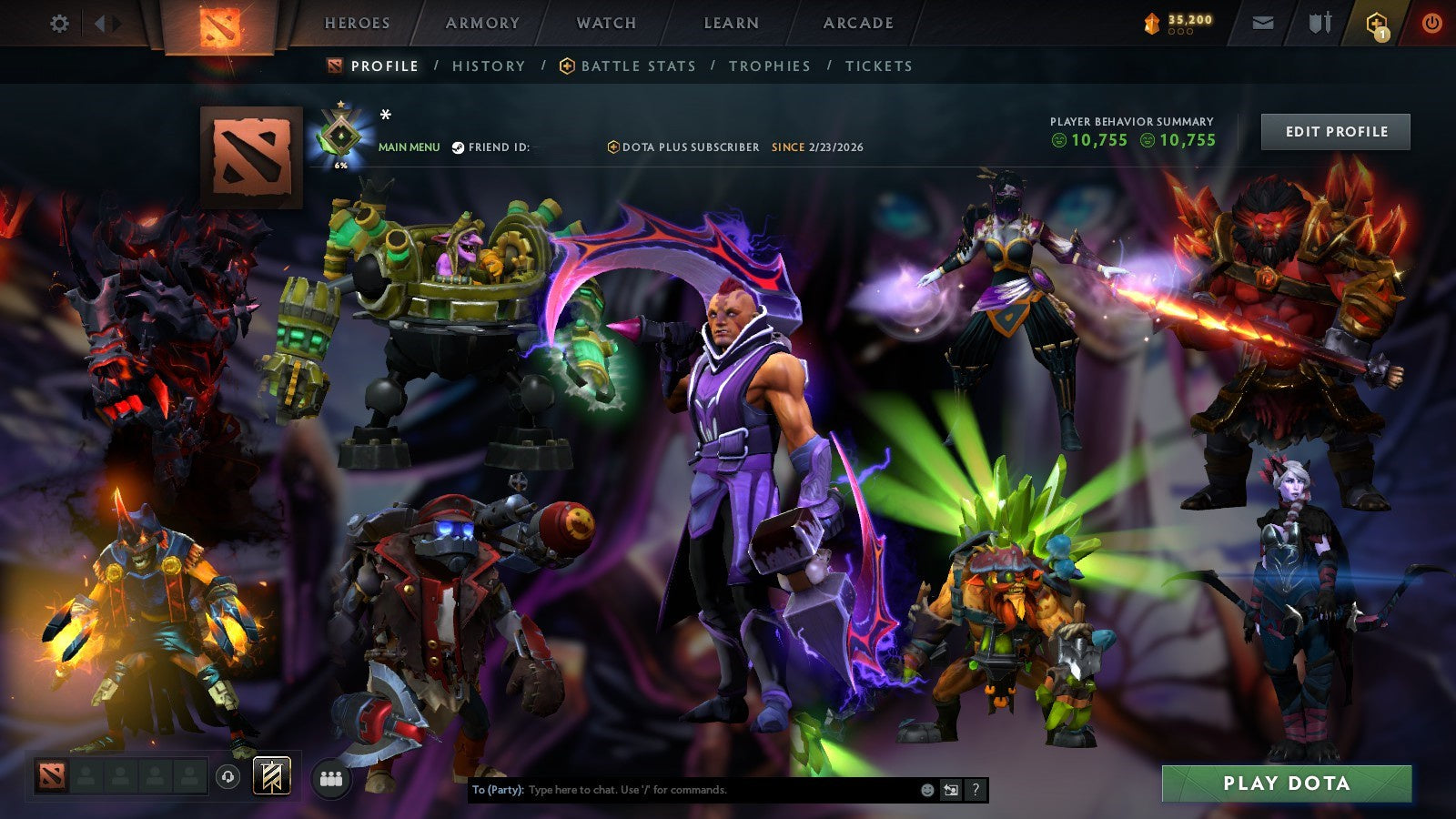Open the Armory from the top navigation
The height and width of the screenshot is (819, 1456).
click(x=481, y=24)
